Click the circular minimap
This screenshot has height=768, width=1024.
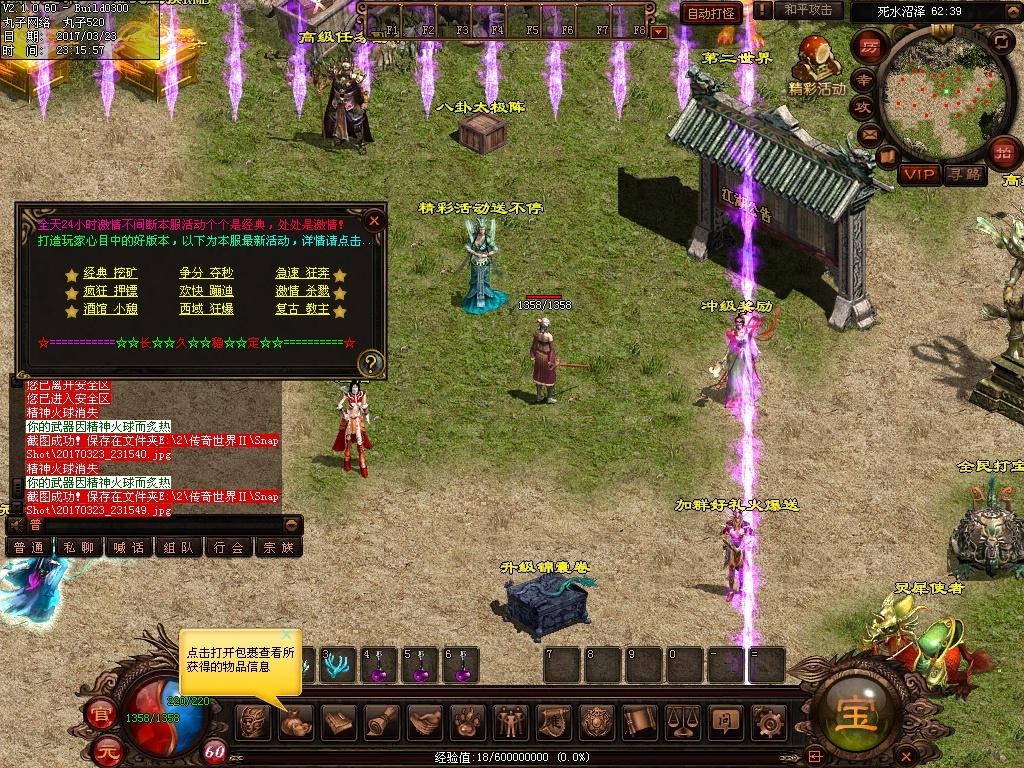point(936,97)
